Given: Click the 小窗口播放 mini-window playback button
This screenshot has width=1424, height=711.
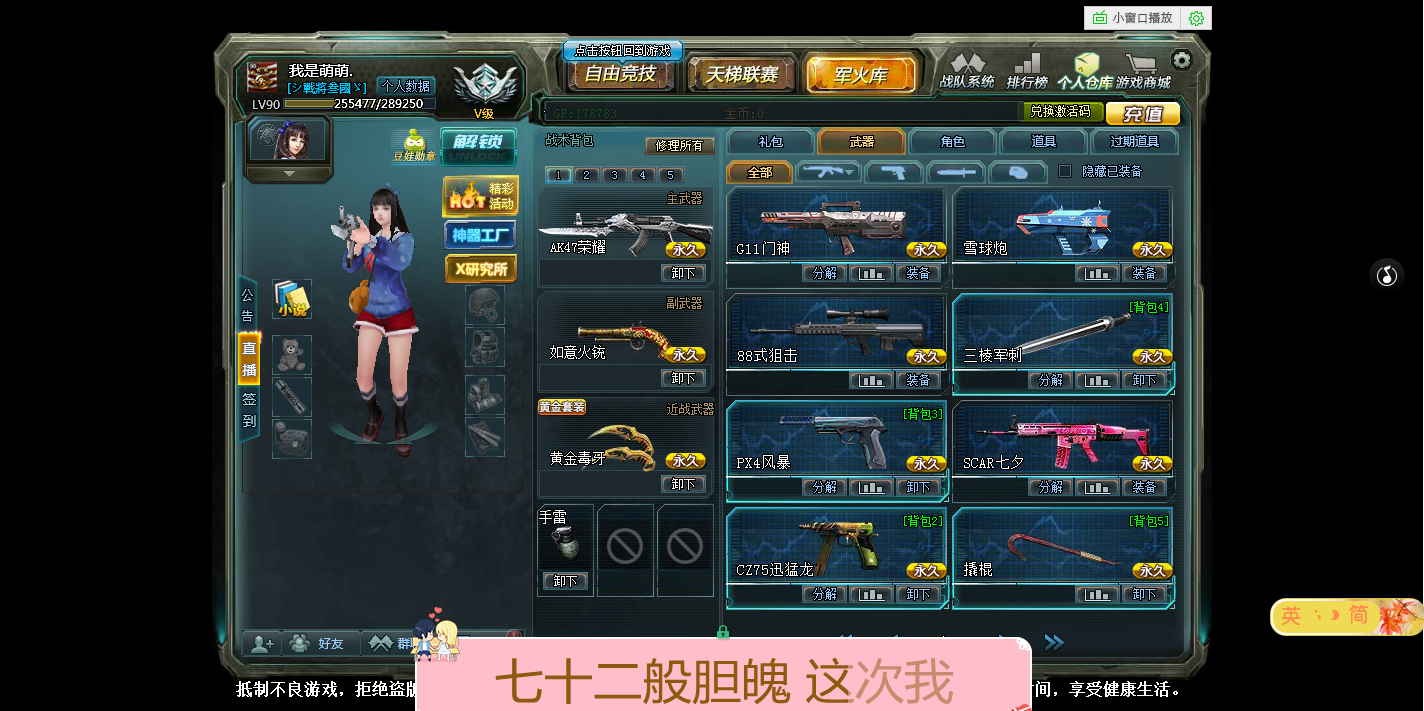Looking at the screenshot, I should click(1133, 18).
